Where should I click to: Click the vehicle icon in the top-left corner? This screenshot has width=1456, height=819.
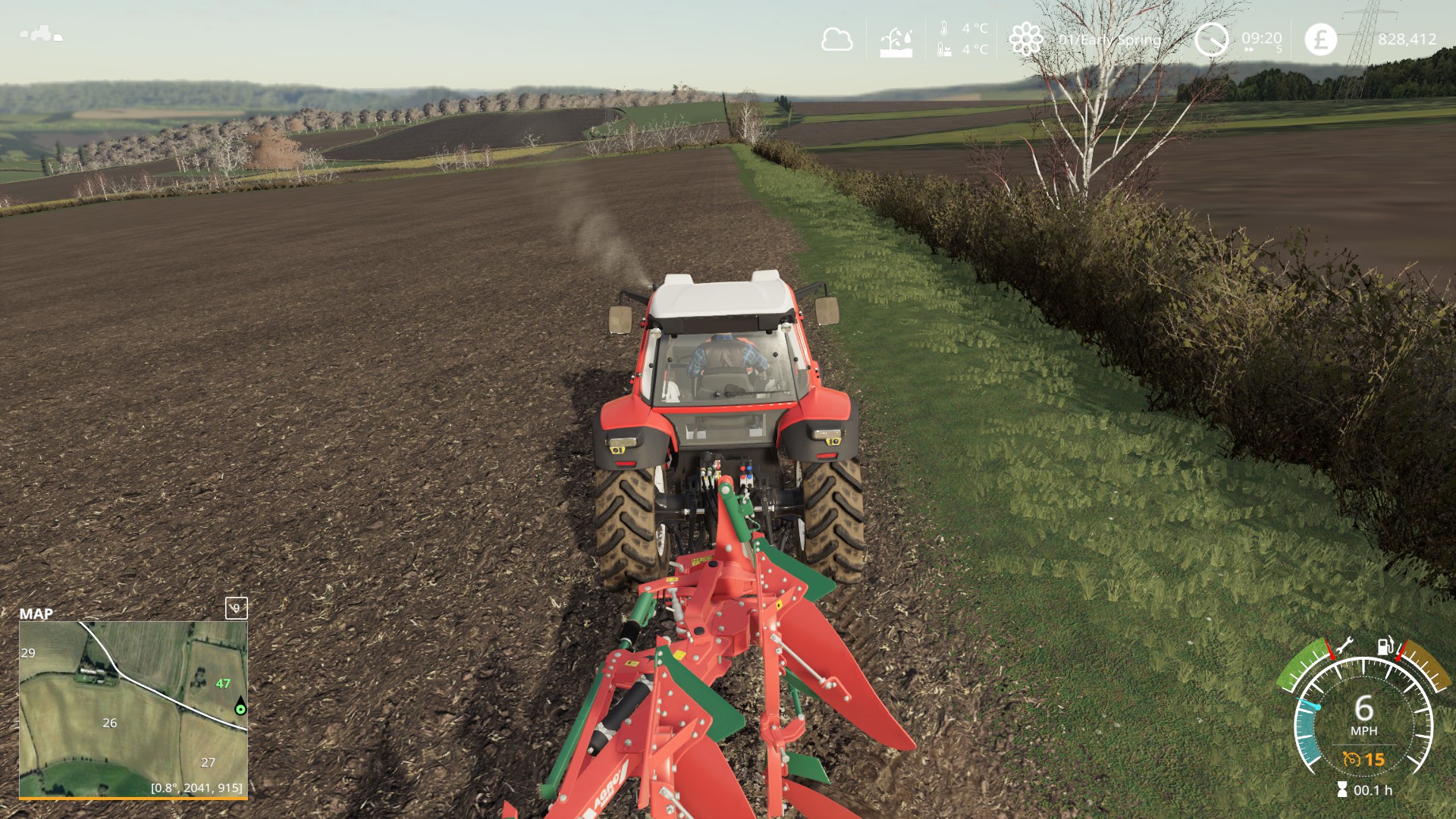pyautogui.click(x=41, y=34)
